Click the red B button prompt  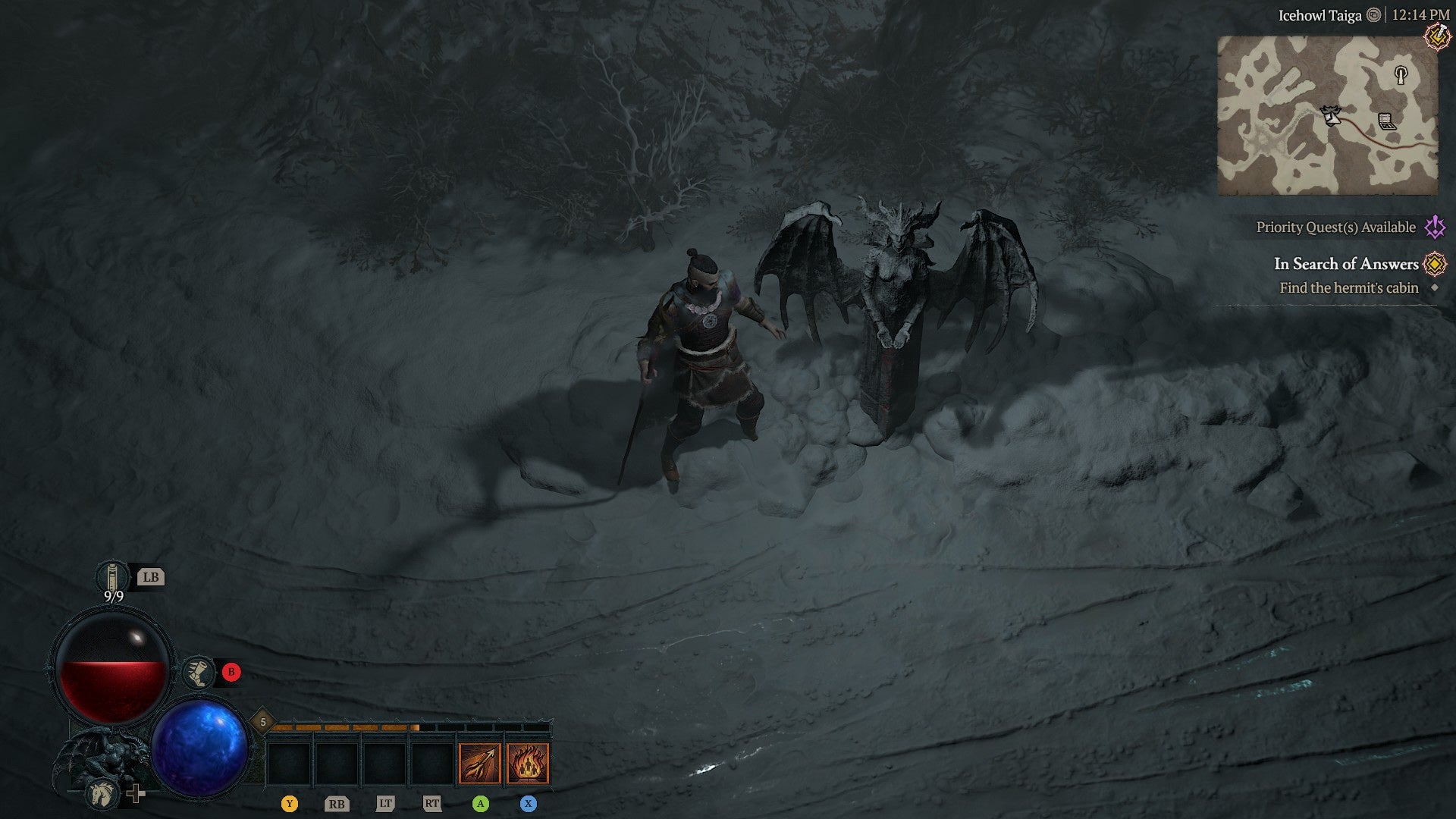(x=231, y=672)
